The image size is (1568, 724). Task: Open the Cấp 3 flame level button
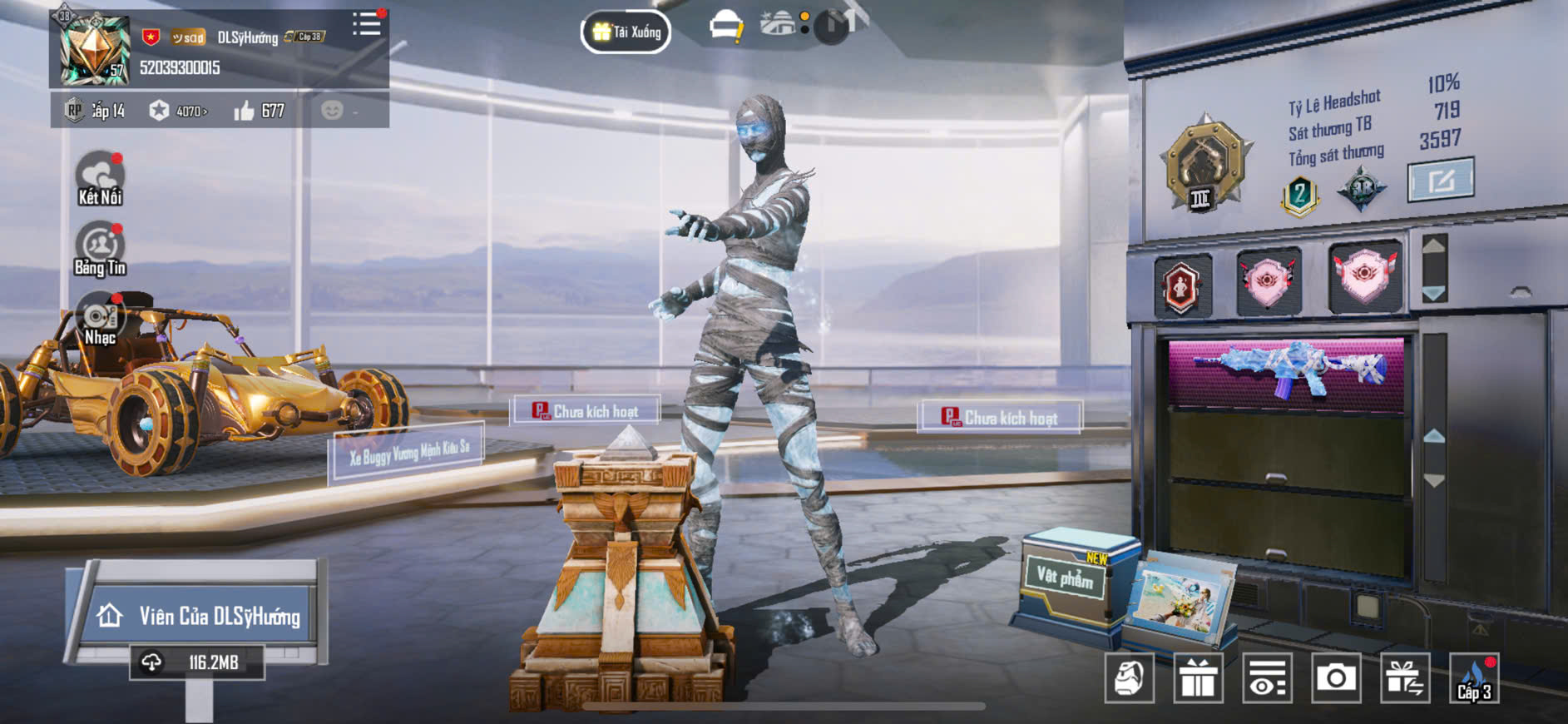click(1474, 678)
